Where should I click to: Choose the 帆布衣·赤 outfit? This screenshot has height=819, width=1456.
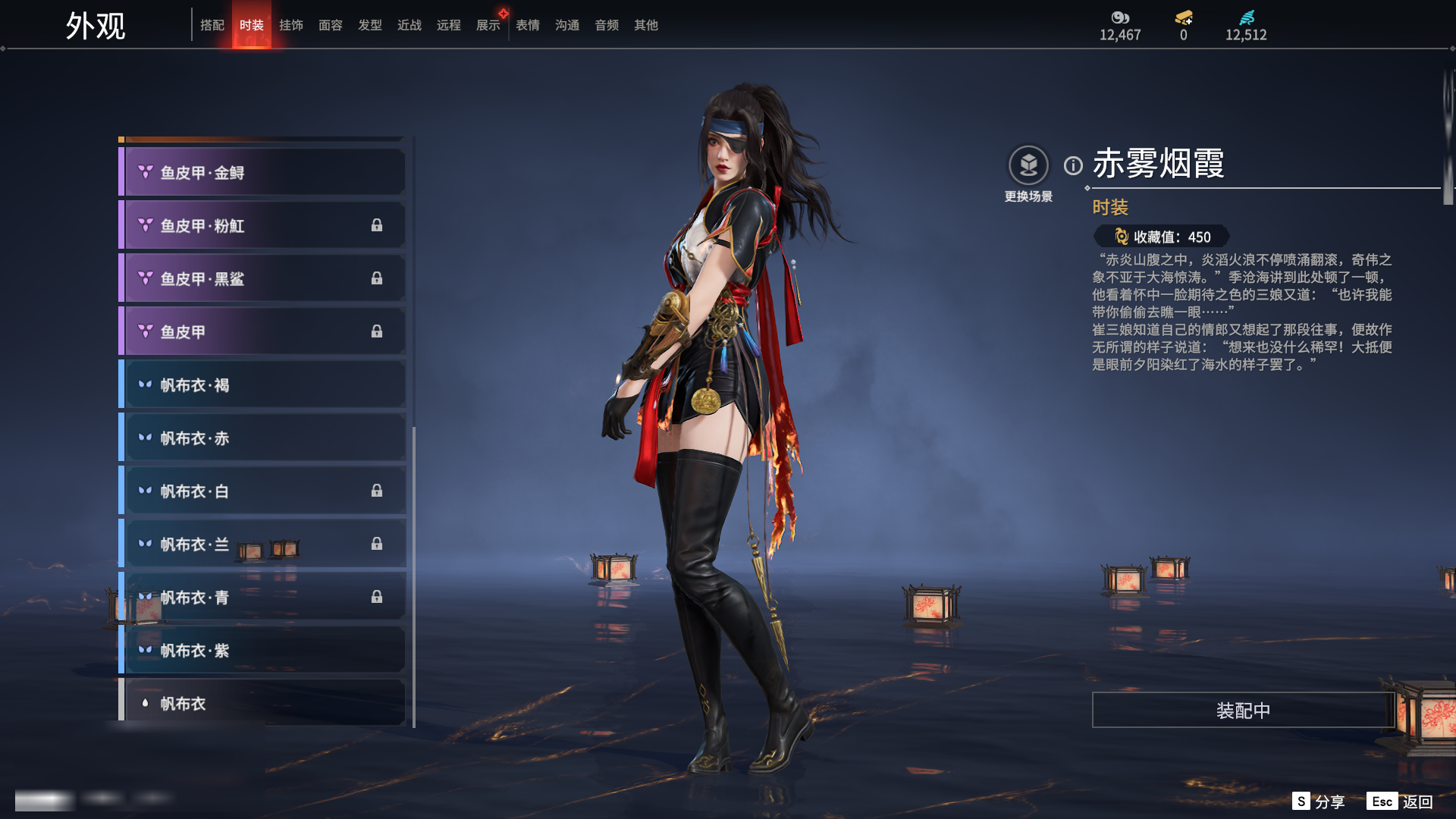[x=262, y=438]
